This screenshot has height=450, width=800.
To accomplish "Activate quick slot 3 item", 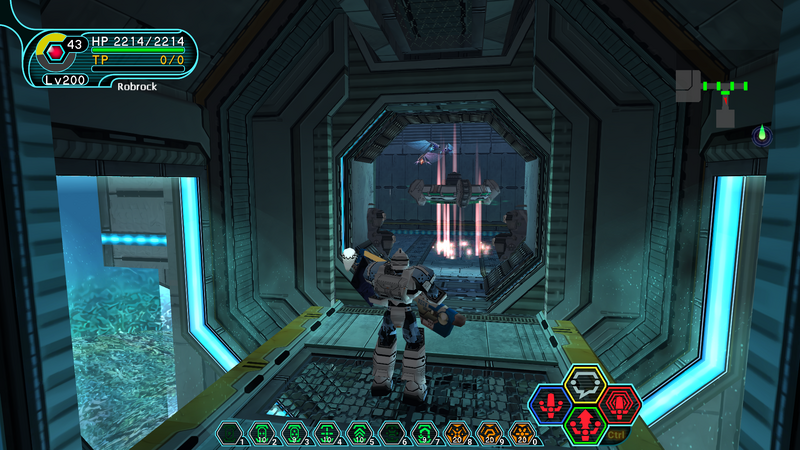I will (x=295, y=433).
